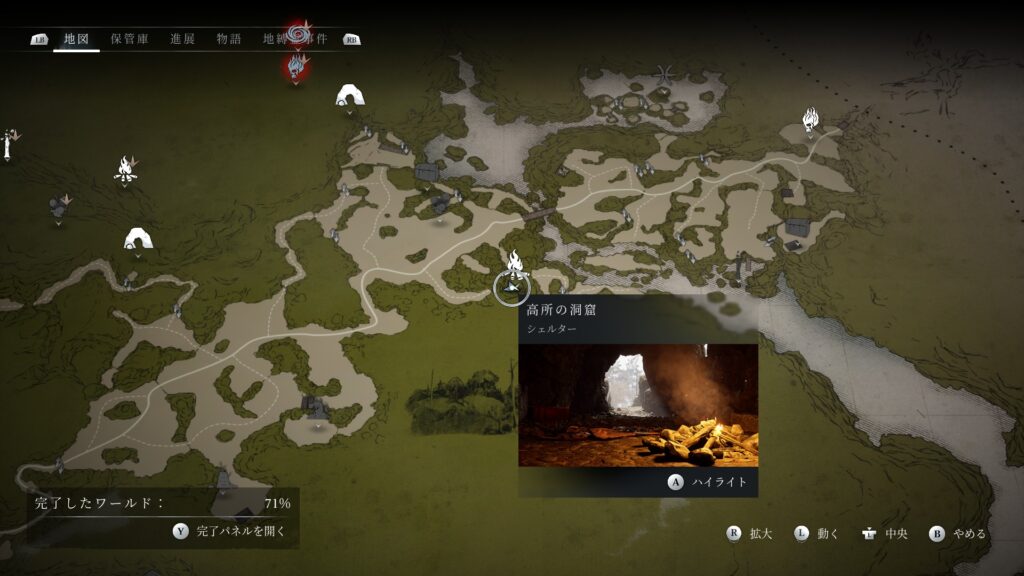
Task: Select the red swirl map marker
Action: point(298,36)
